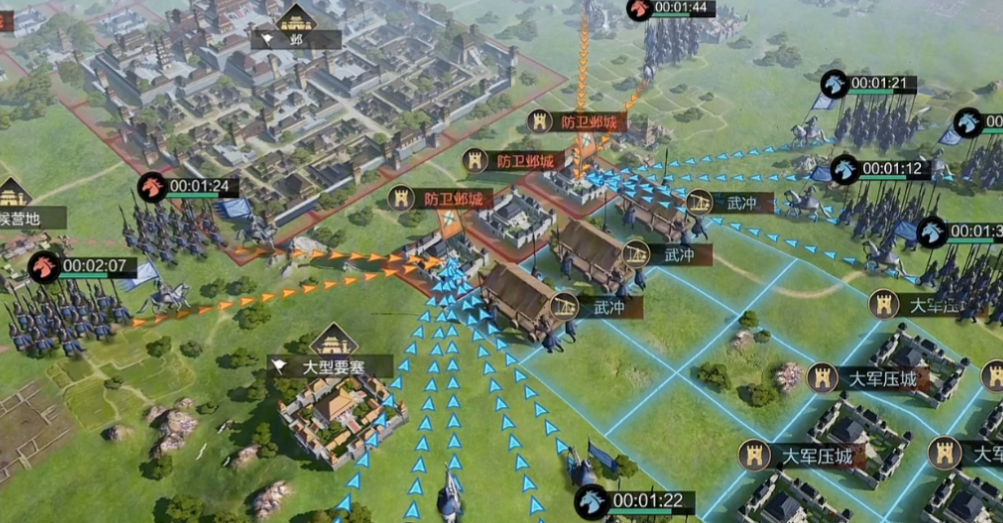Select the 邺 city label
Screen dimensions: 1003x523
(296, 40)
